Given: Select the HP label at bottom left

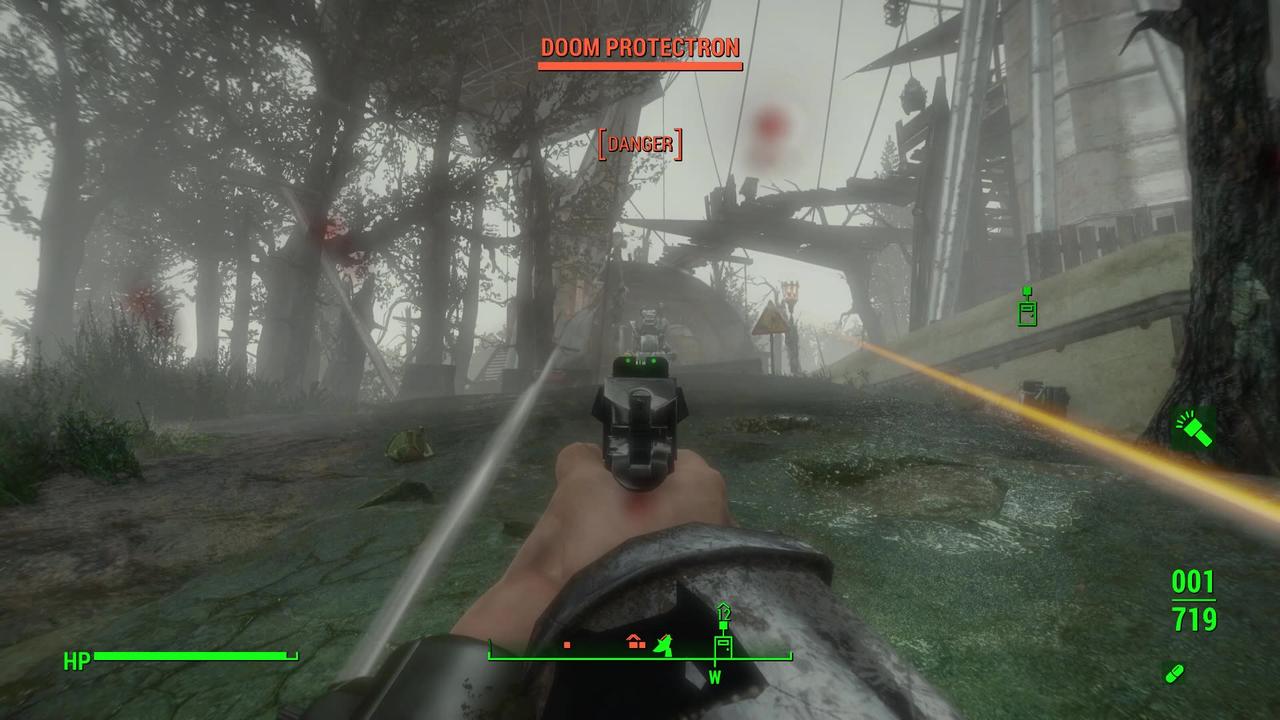Looking at the screenshot, I should point(78,659).
